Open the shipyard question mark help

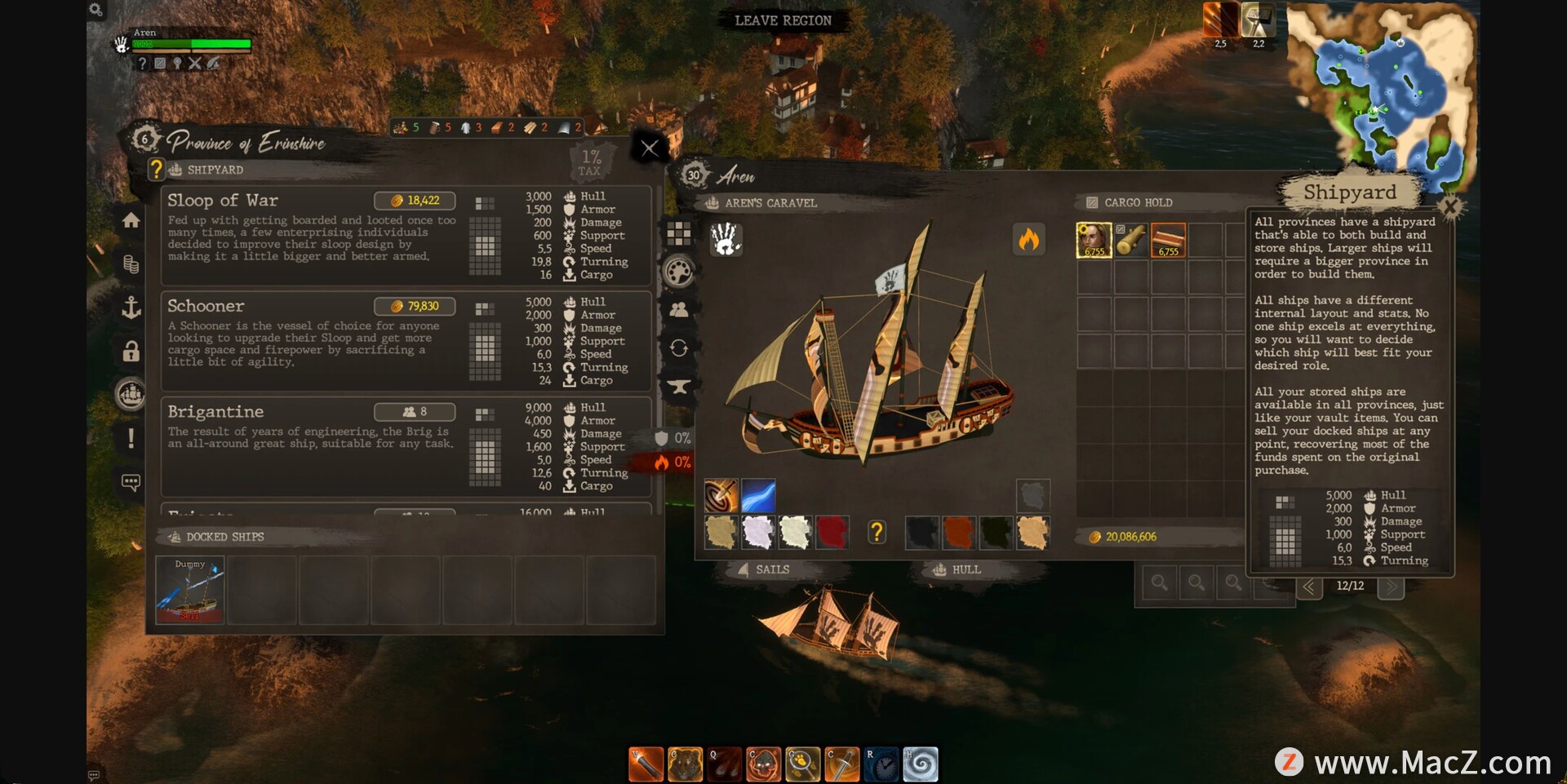157,170
